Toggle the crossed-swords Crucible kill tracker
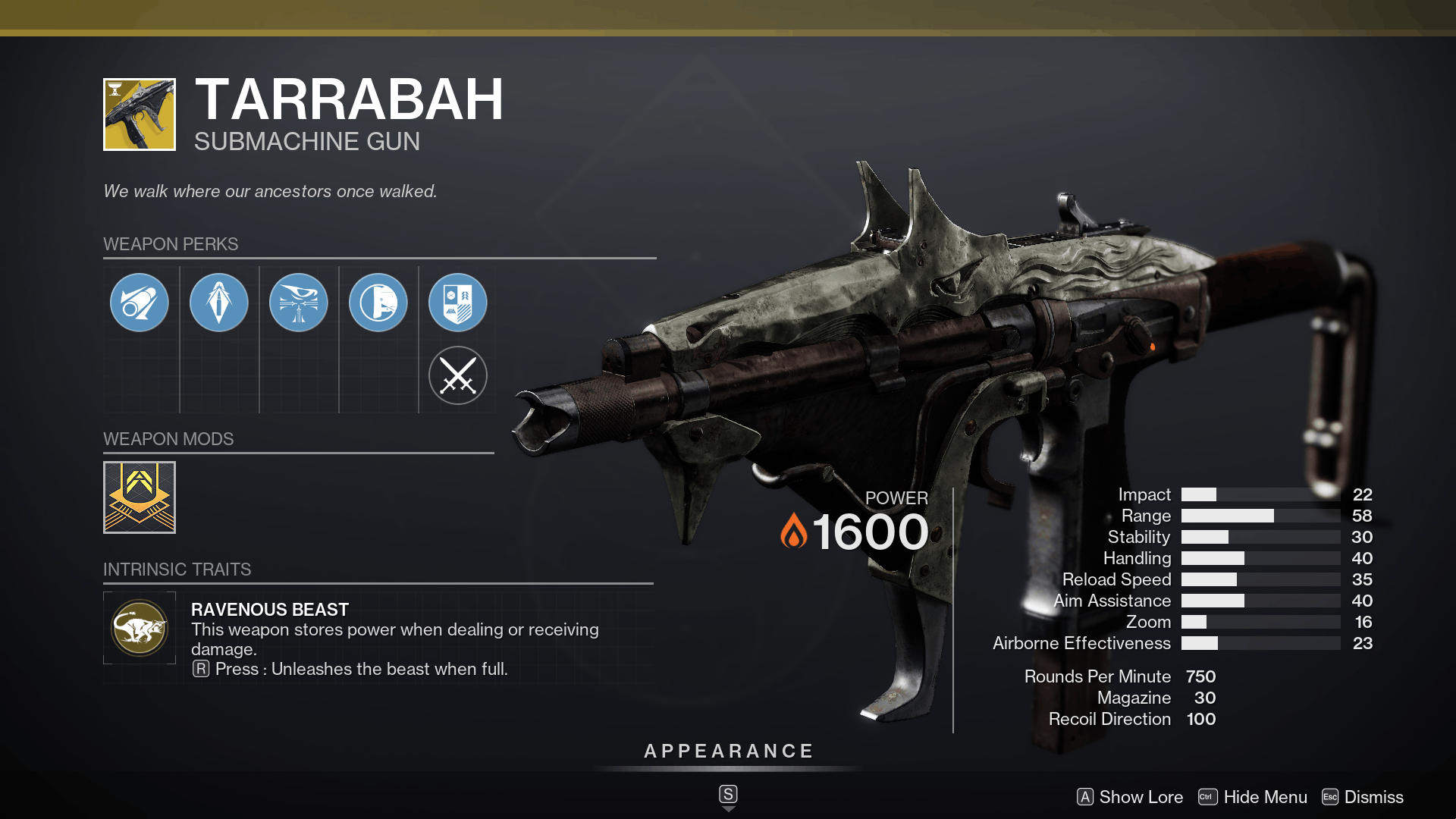Viewport: 1456px width, 819px height. click(458, 375)
